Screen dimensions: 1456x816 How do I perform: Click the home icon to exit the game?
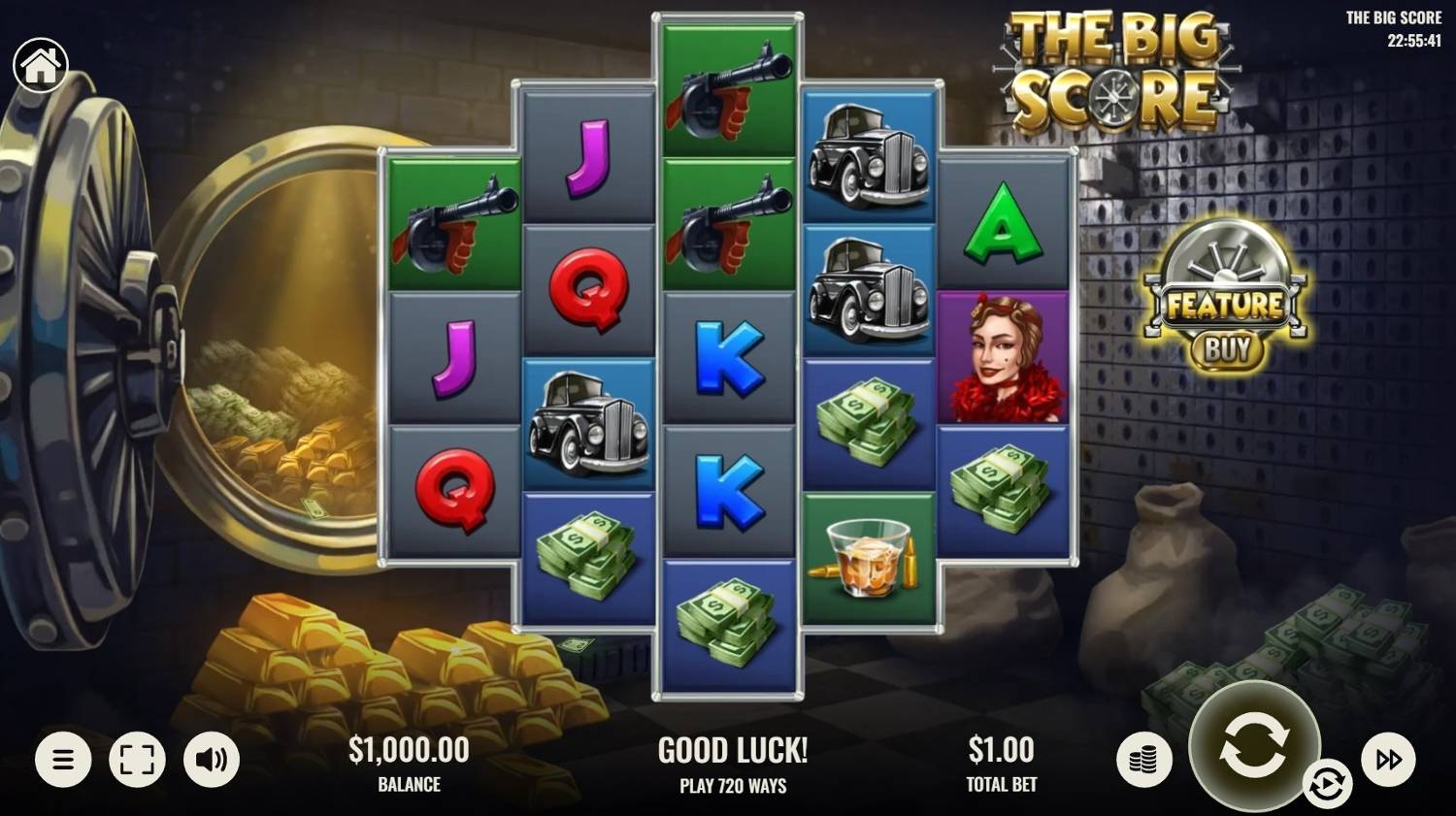(39, 64)
